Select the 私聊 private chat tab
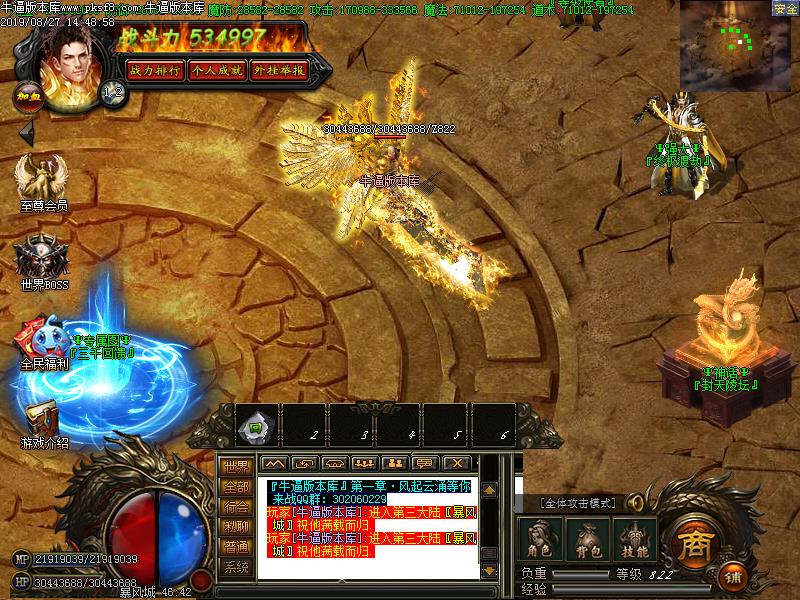 click(236, 526)
